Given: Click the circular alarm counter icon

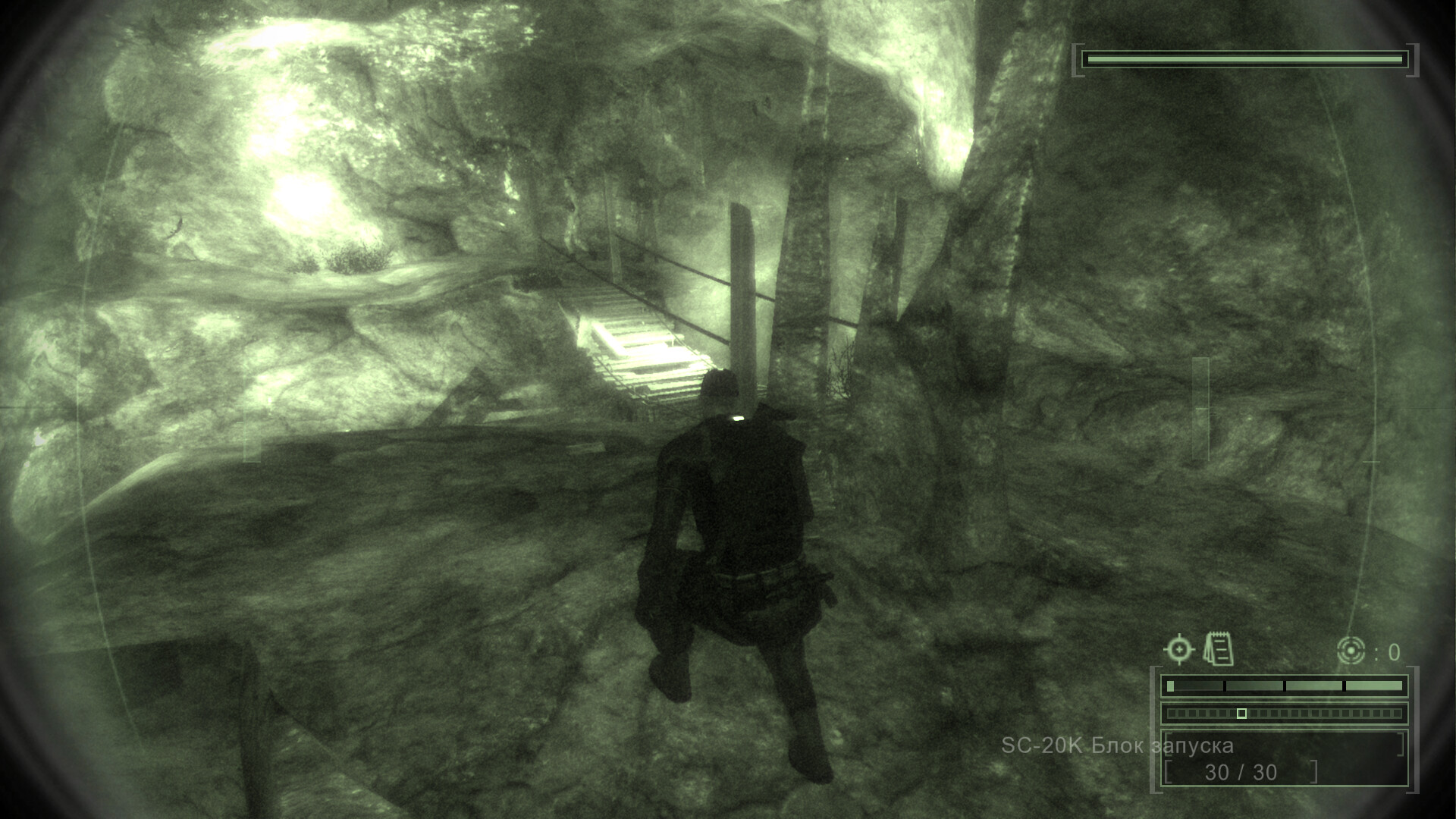Looking at the screenshot, I should tap(1351, 651).
